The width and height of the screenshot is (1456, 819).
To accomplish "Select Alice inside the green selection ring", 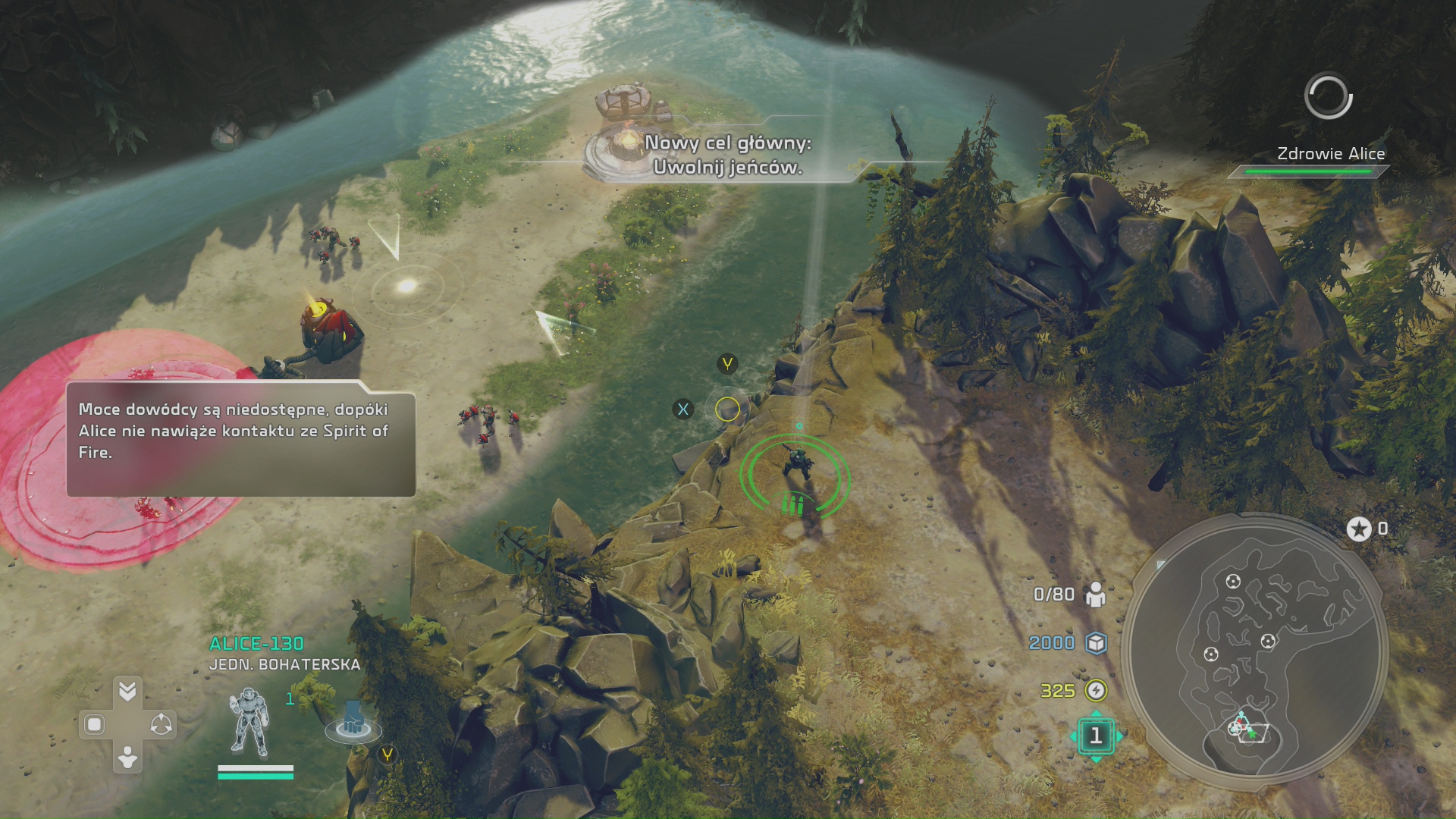I will click(x=795, y=463).
